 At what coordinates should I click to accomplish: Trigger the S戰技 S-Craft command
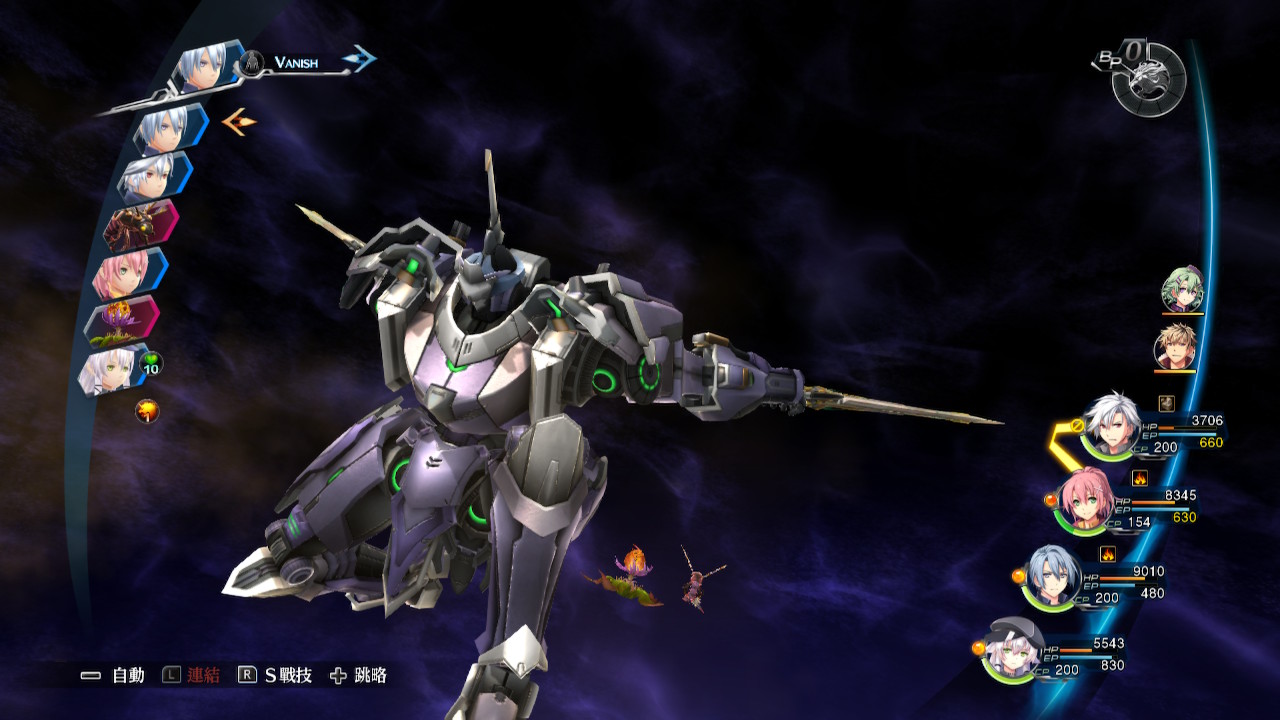pyautogui.click(x=275, y=676)
